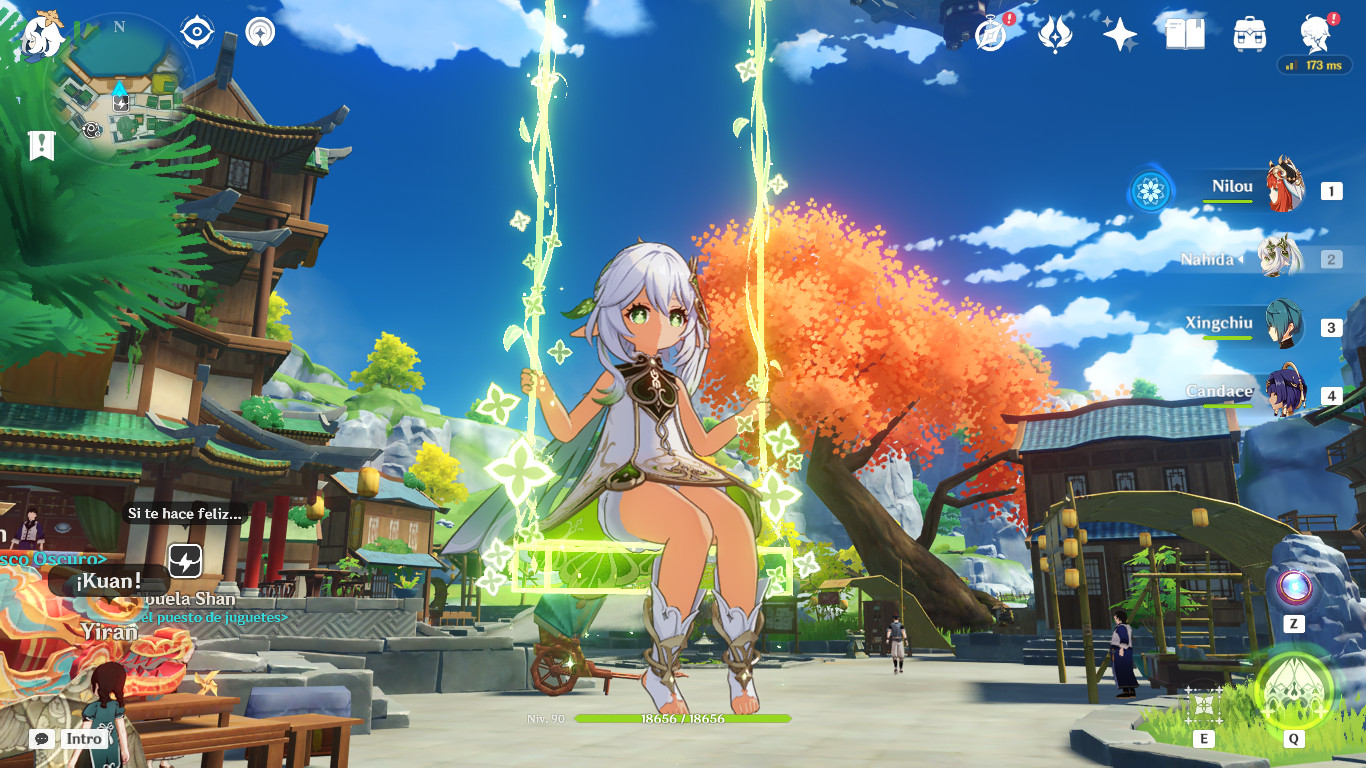Select Nahida's portrait in the party lineup
Viewport: 1366px width, 768px height.
(x=1281, y=256)
